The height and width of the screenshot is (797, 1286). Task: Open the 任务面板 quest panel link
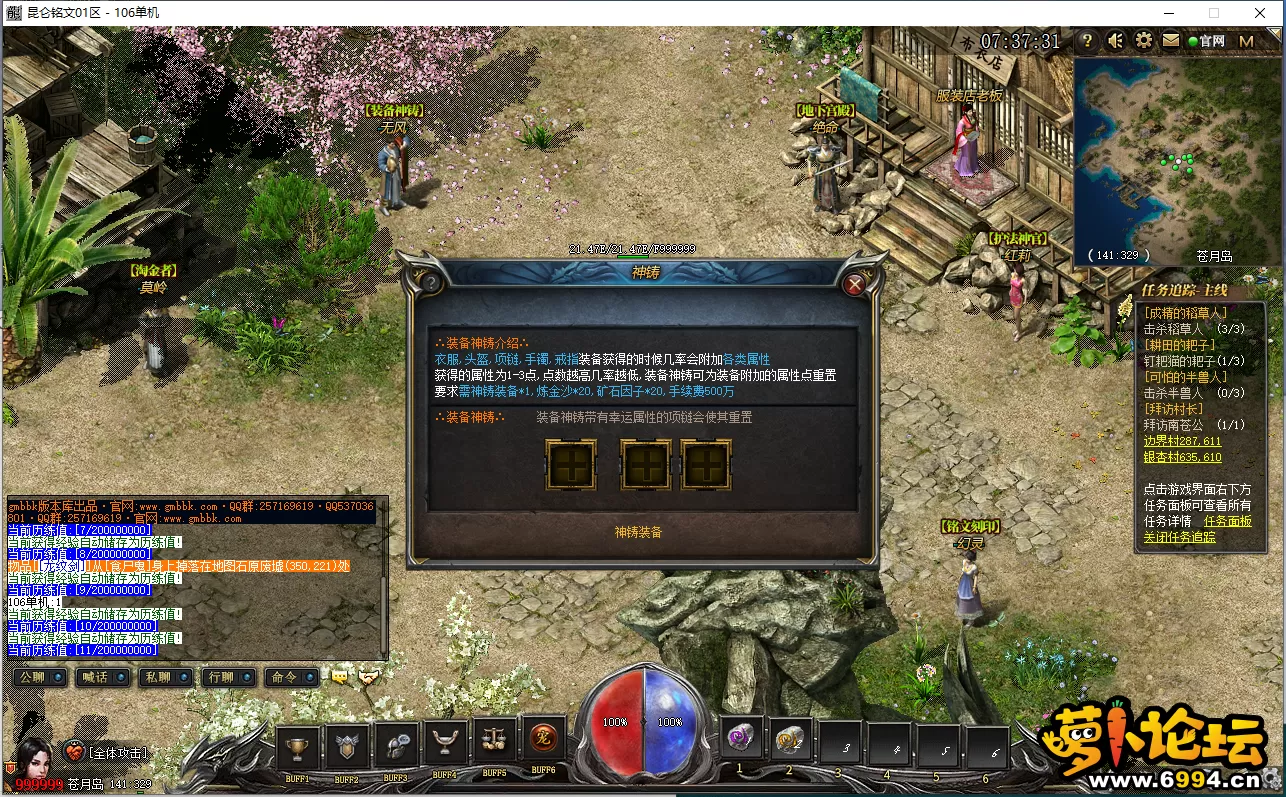tap(1227, 521)
